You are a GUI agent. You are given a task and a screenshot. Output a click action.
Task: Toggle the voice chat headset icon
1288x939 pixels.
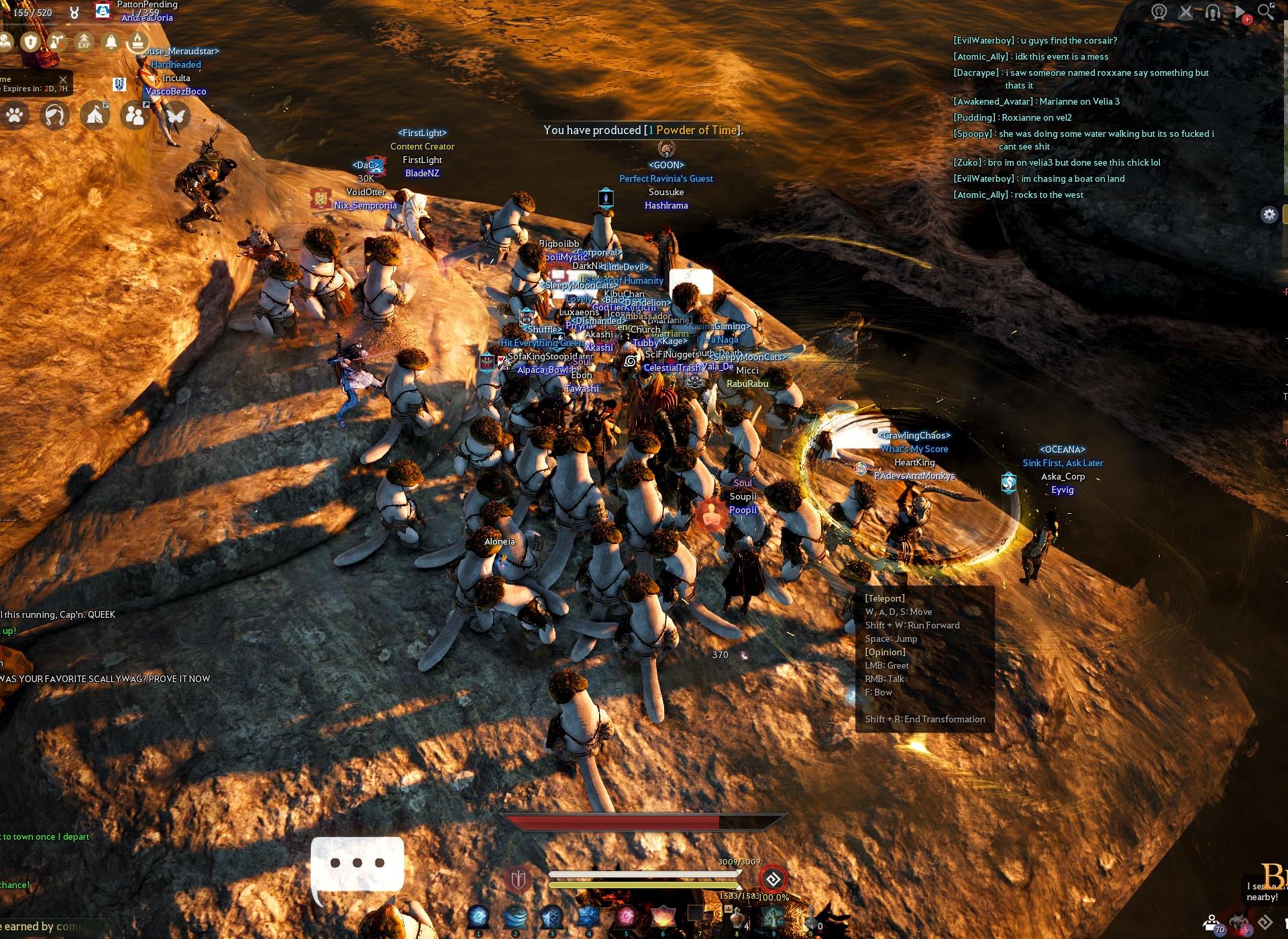[x=1213, y=12]
